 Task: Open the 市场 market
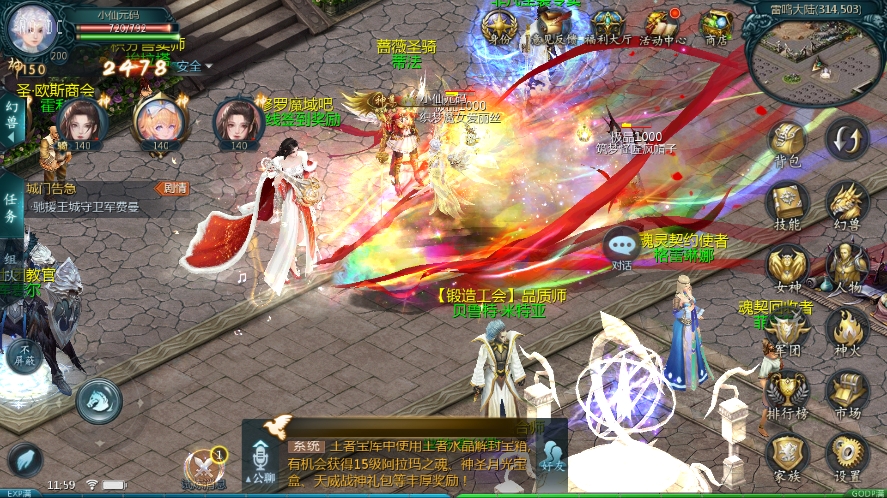pos(847,393)
